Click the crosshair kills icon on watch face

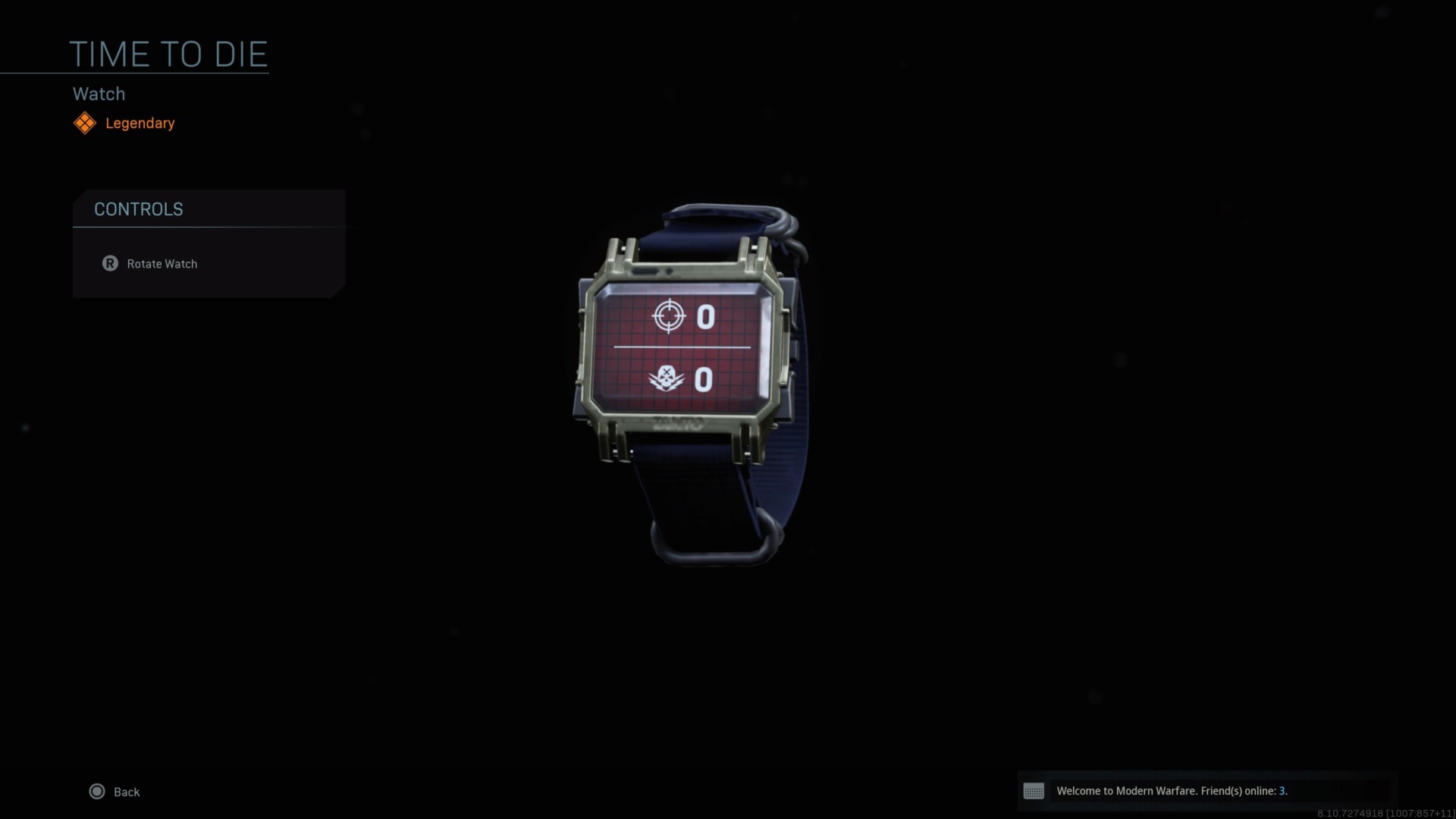click(x=667, y=317)
